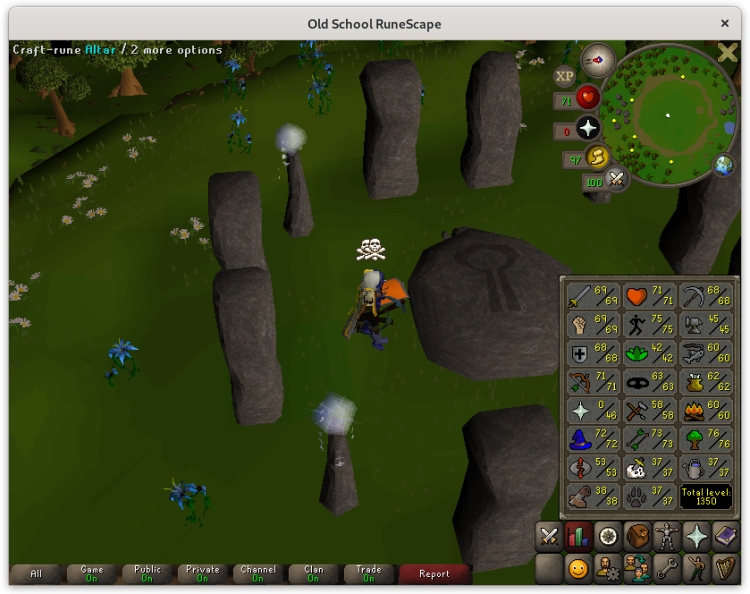
Task: Open the Magic spellbook tab
Action: coord(725,537)
